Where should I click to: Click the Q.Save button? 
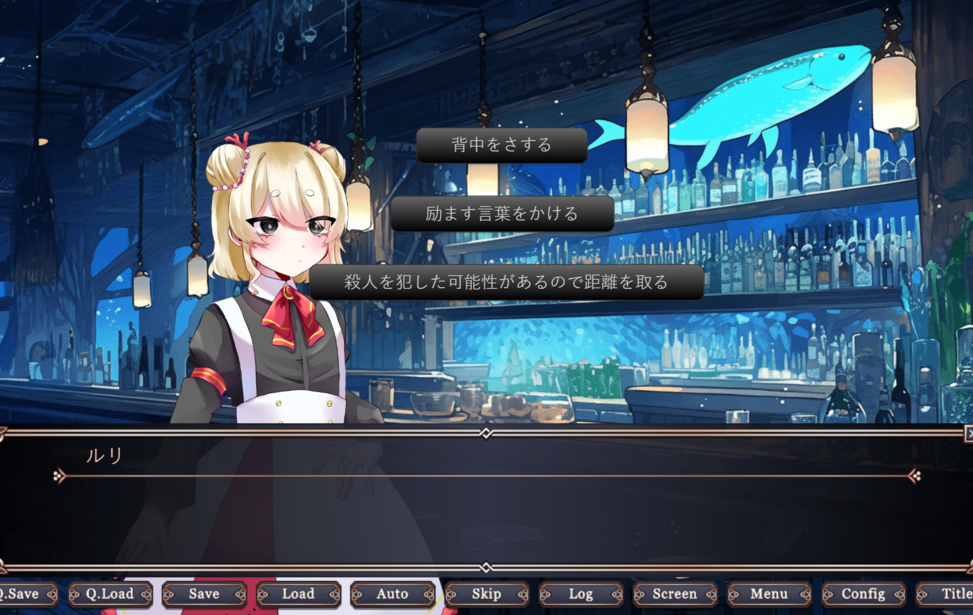(x=22, y=594)
